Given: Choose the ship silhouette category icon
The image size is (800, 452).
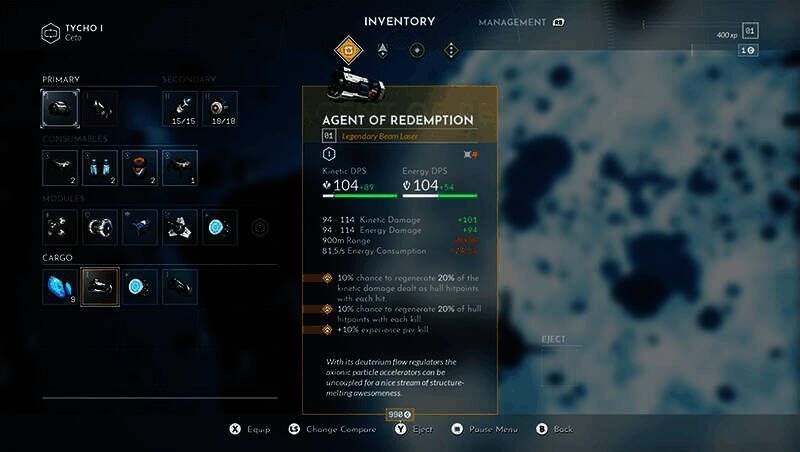Looking at the screenshot, I should (x=382, y=49).
